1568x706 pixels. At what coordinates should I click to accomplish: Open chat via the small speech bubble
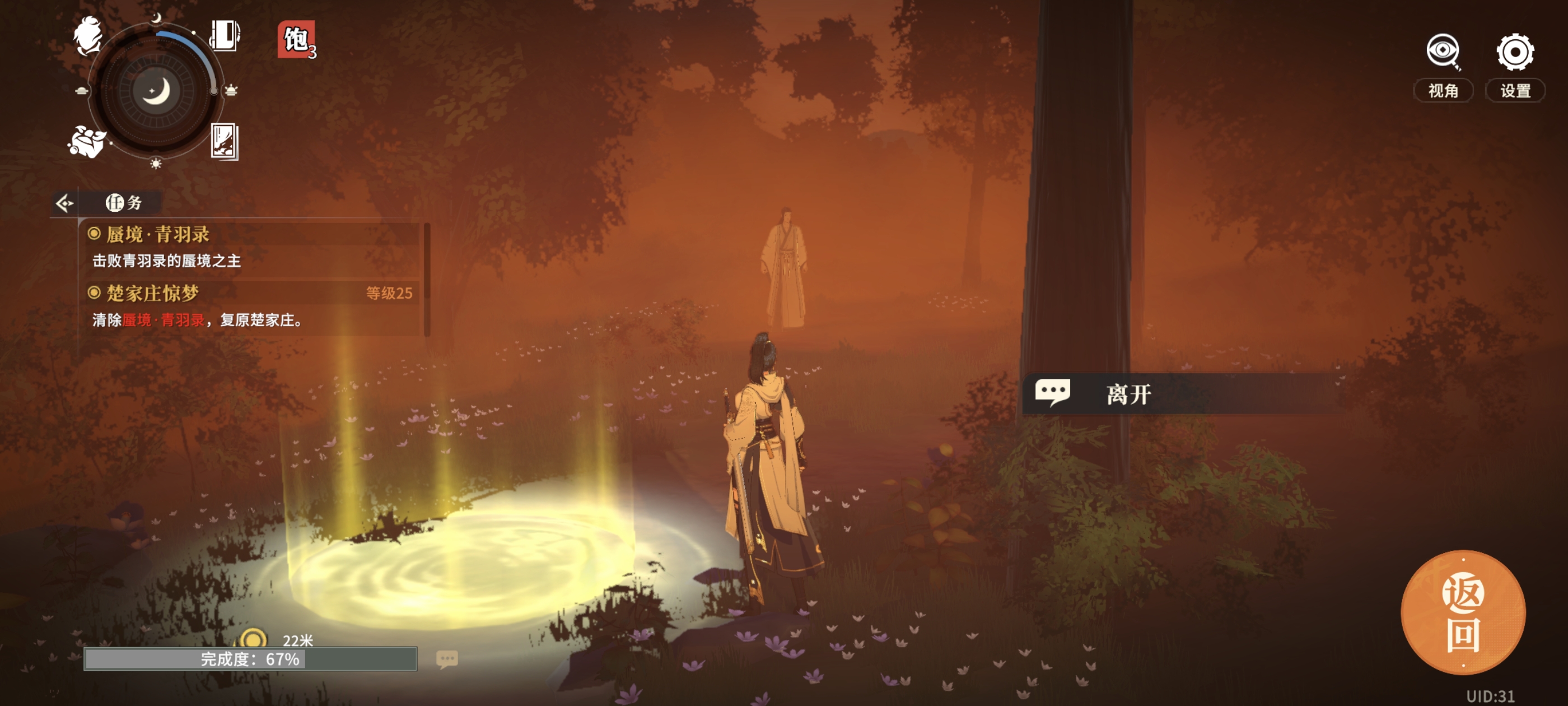[447, 658]
